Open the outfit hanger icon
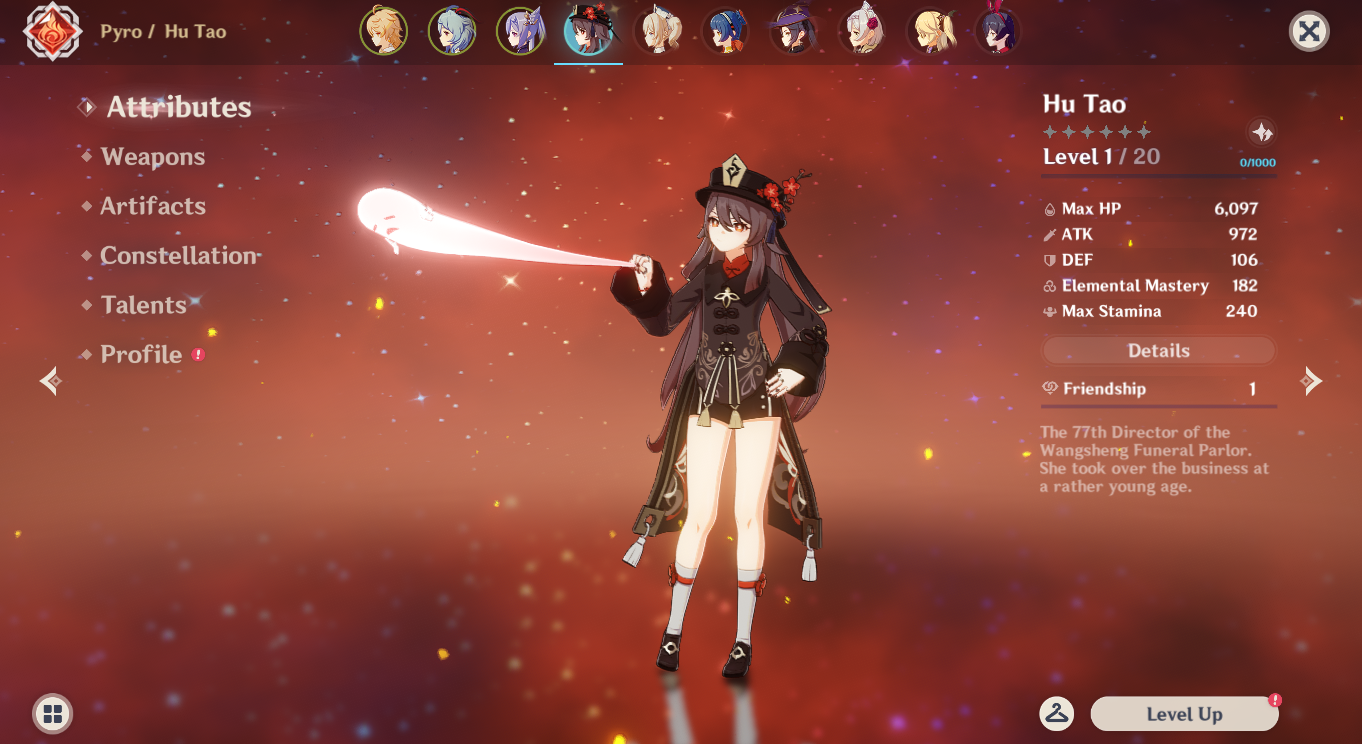 point(1056,713)
